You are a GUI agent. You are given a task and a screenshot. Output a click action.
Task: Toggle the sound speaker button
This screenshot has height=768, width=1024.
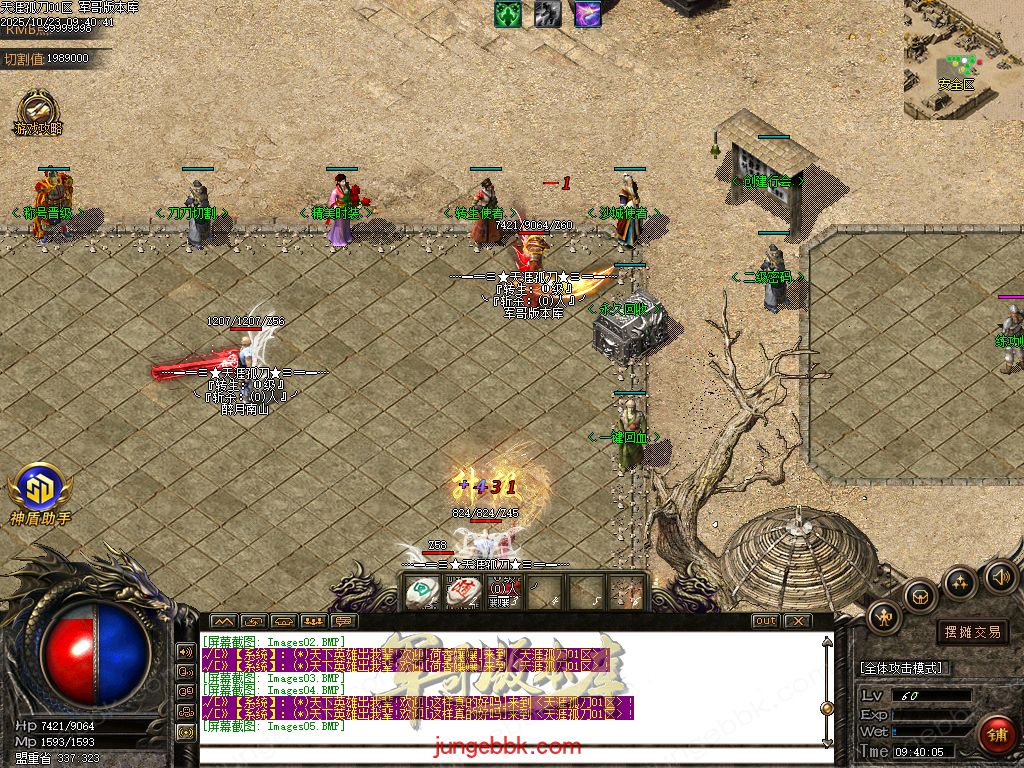1000,576
